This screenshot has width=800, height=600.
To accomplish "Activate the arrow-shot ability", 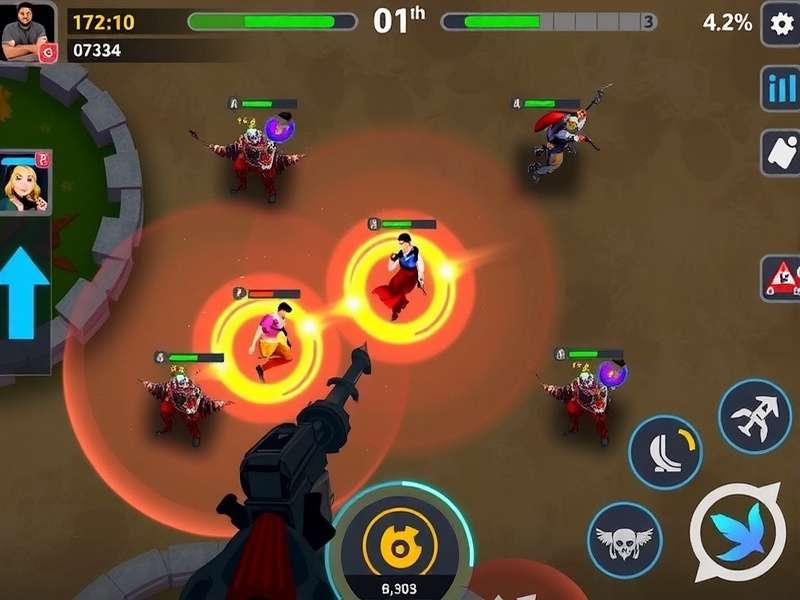I will [x=755, y=415].
